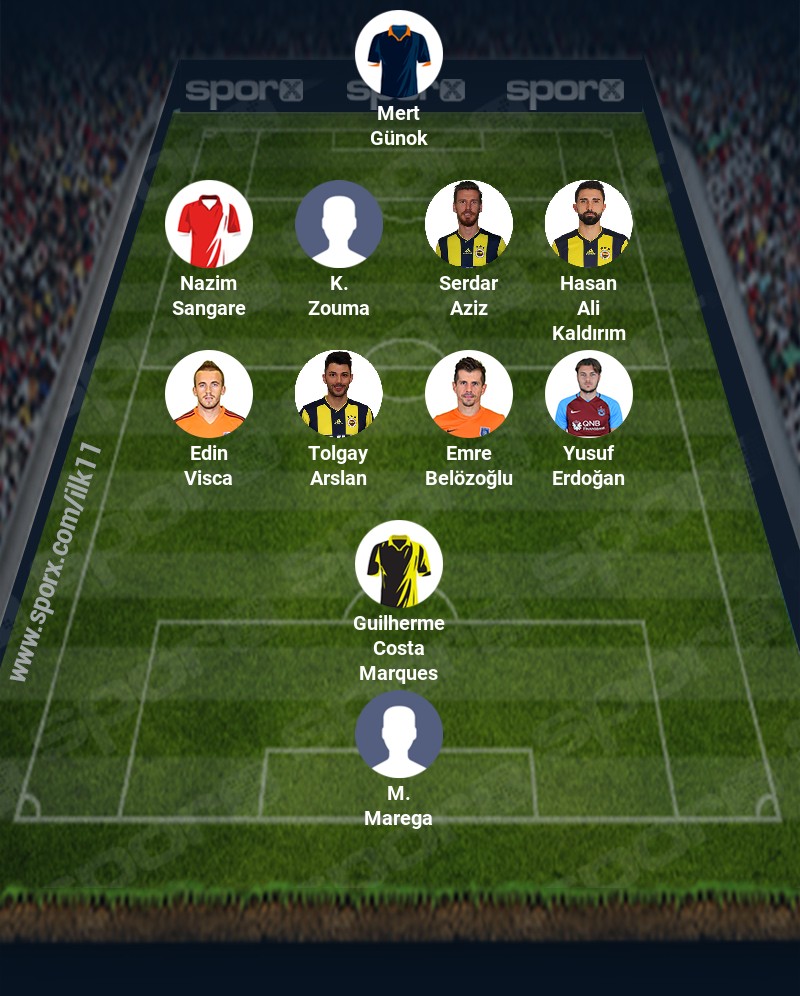Select Edin Visca's player photo
Viewport: 800px width, 996px height.
click(x=209, y=394)
